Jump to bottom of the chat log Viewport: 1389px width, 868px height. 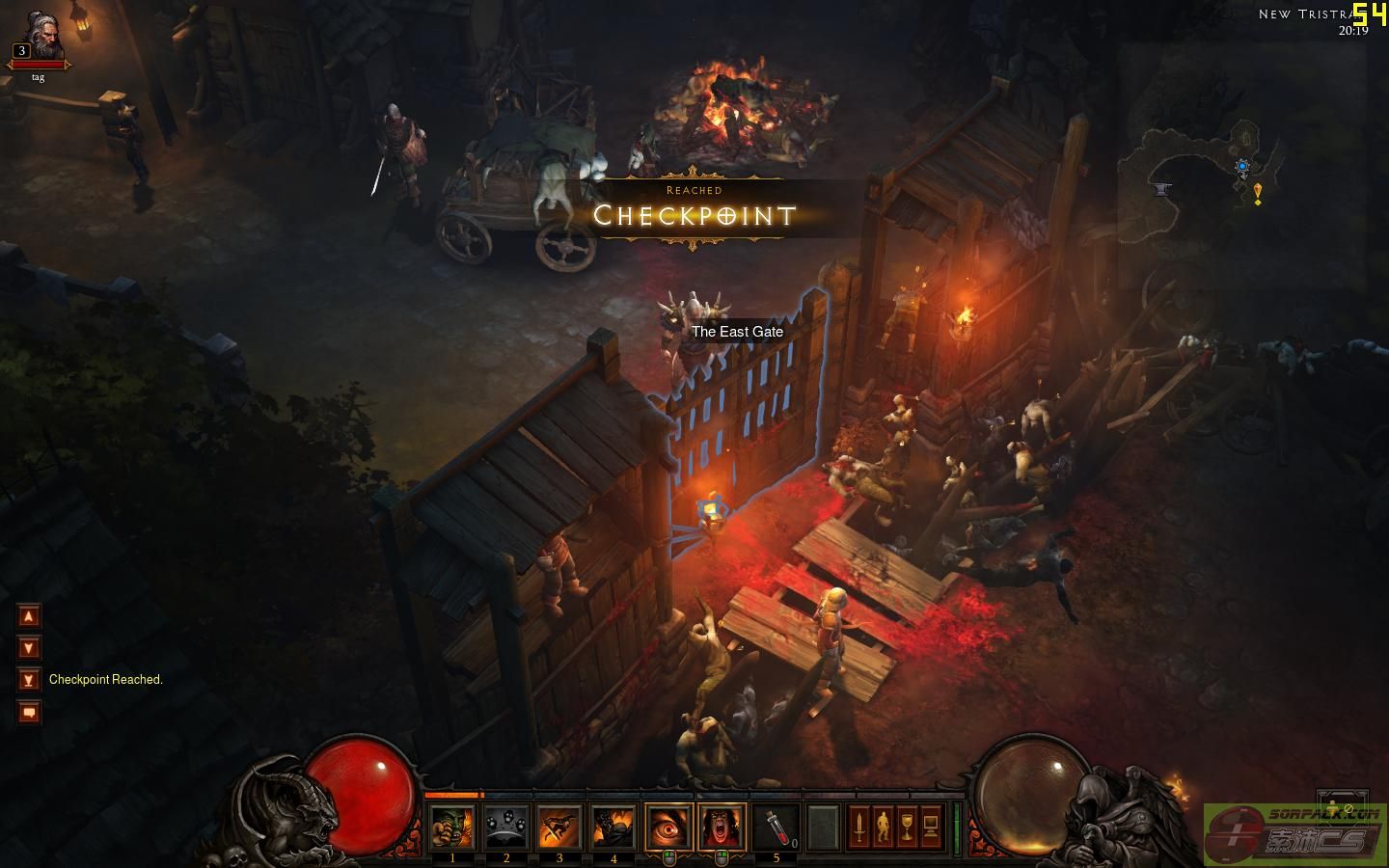point(29,680)
